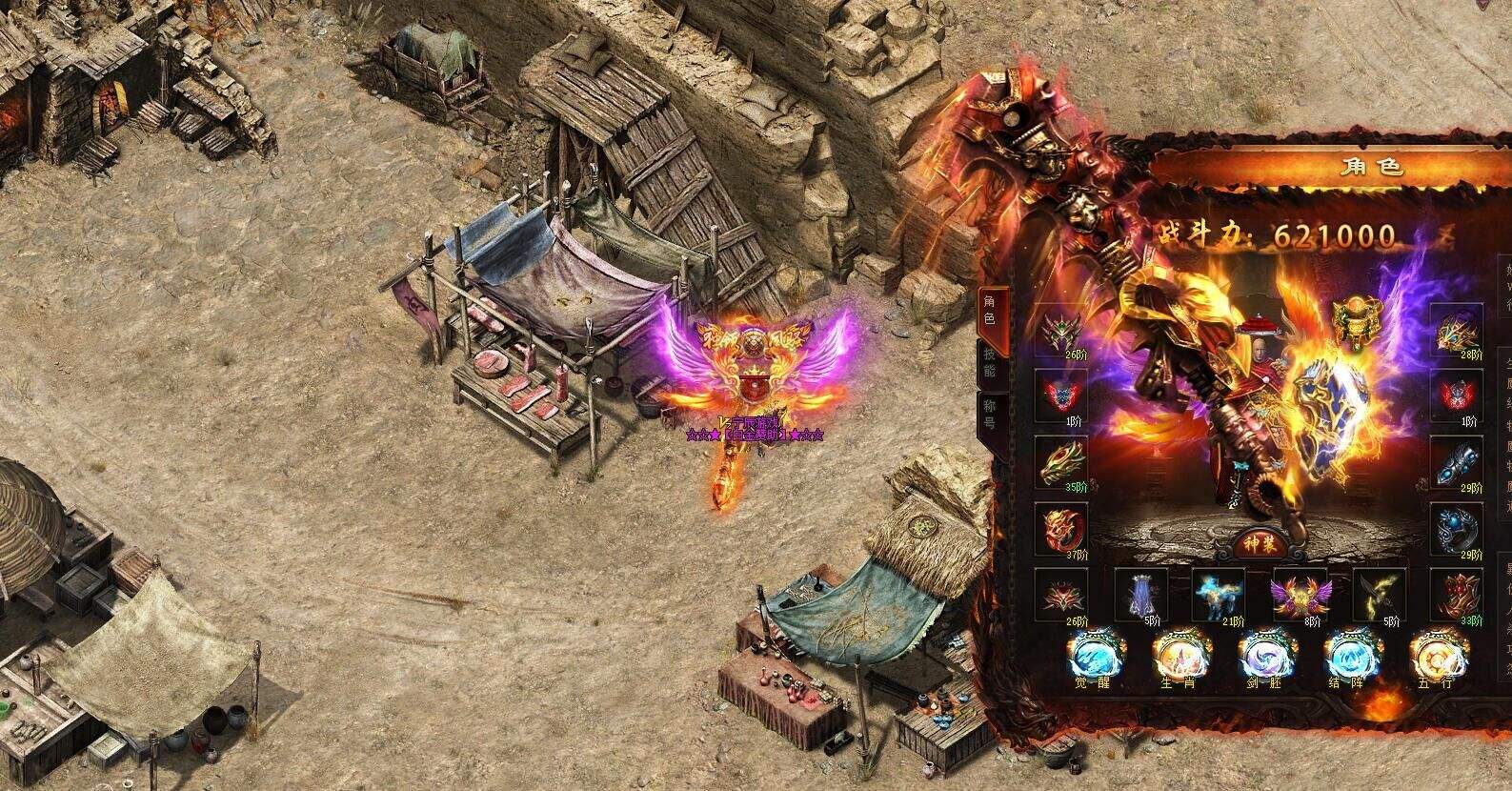The width and height of the screenshot is (1512, 791).
Task: Choose the tier 28 equipment slot
Action: click(x=1460, y=330)
